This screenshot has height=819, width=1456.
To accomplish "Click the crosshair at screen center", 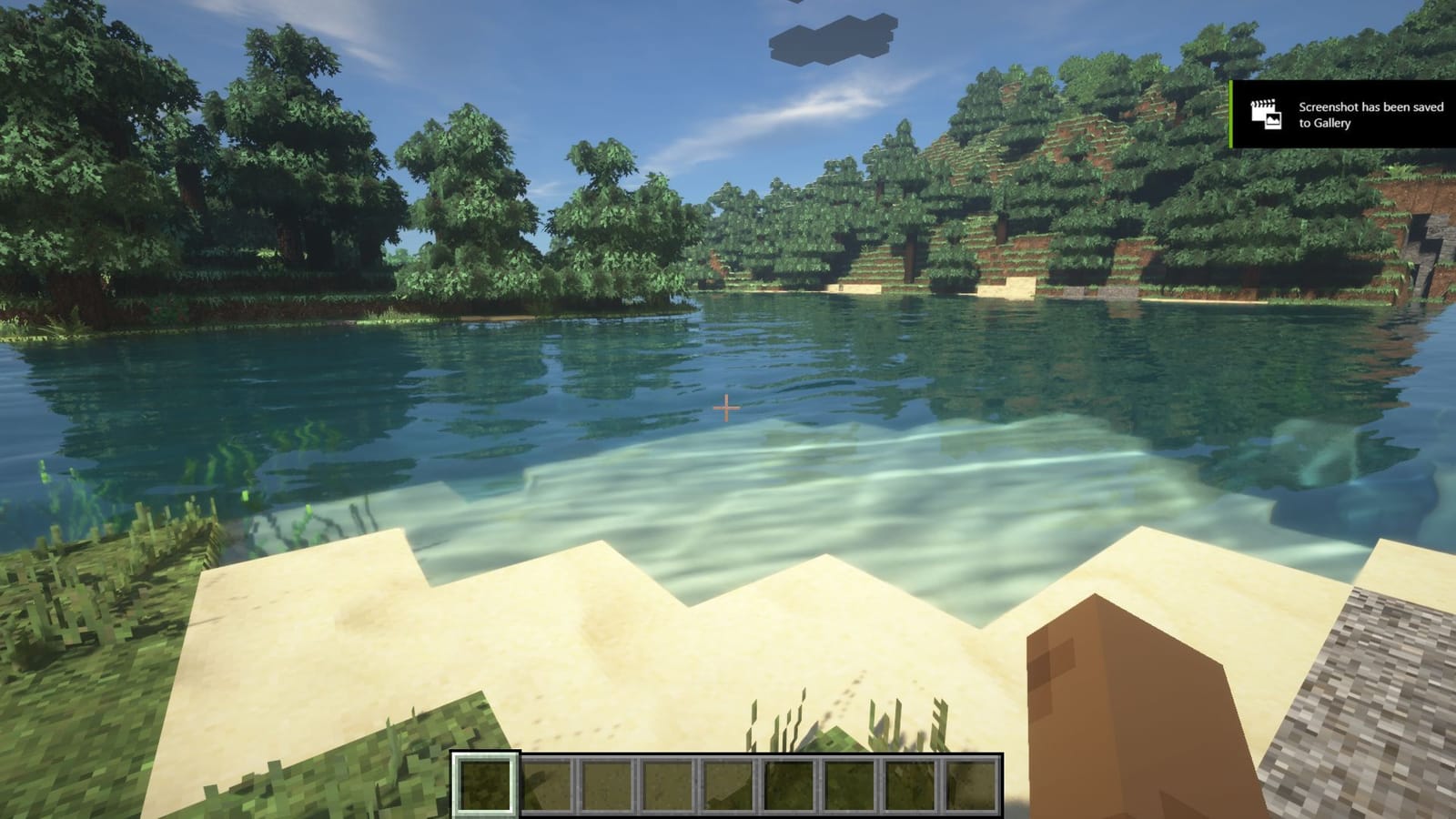I will click(728, 409).
